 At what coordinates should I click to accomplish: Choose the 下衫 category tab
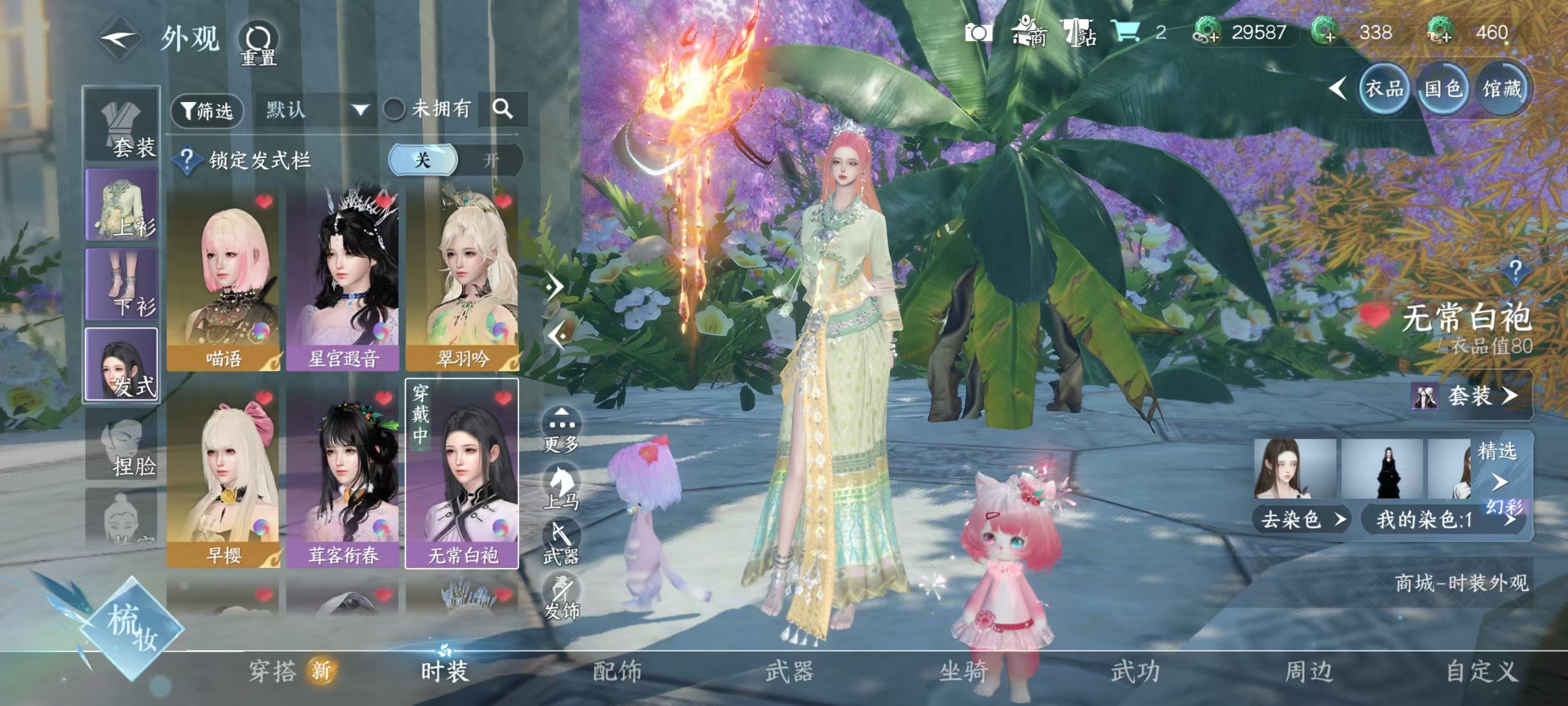point(122,285)
